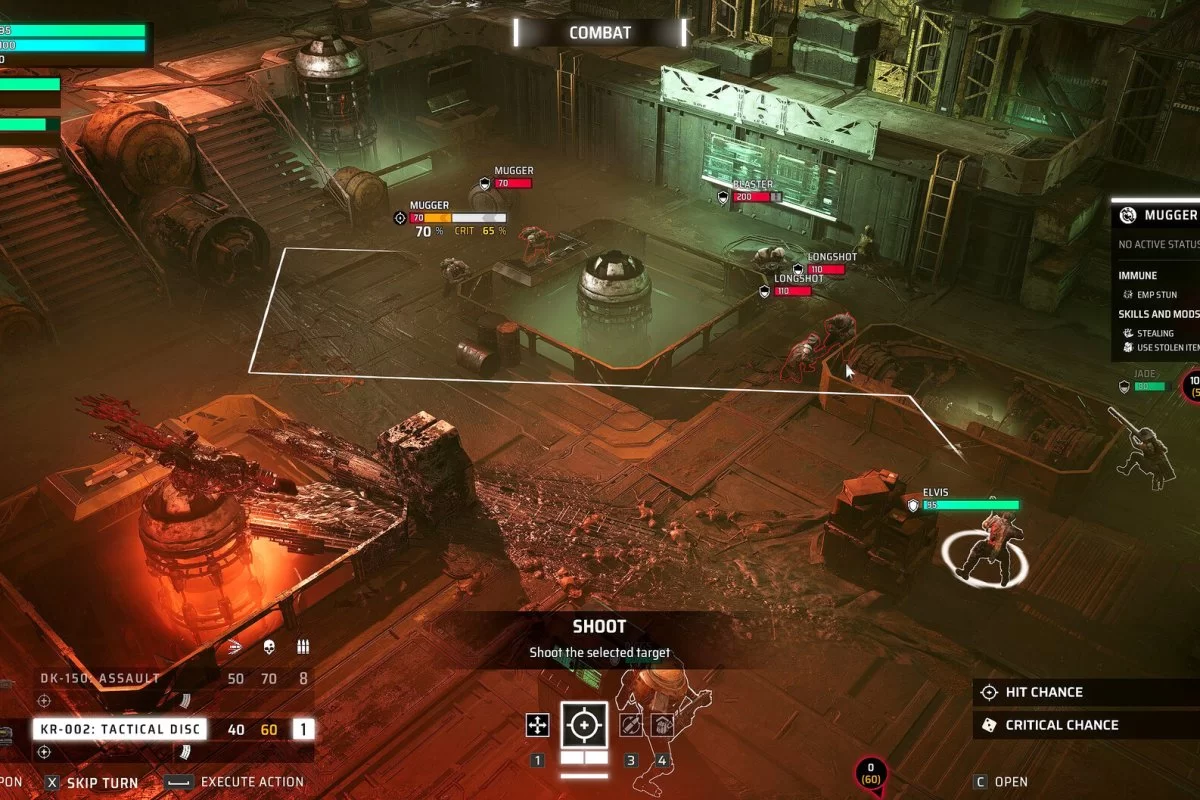Select the KR-002: Tactical Disc weapon
The image size is (1200, 800).
click(120, 729)
